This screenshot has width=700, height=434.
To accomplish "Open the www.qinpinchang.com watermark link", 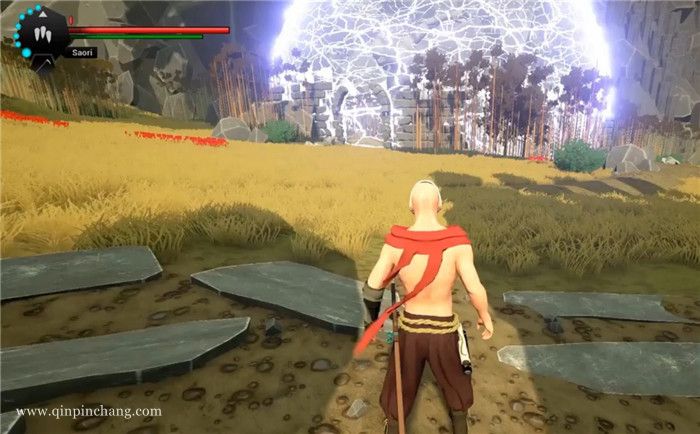I will (89, 411).
